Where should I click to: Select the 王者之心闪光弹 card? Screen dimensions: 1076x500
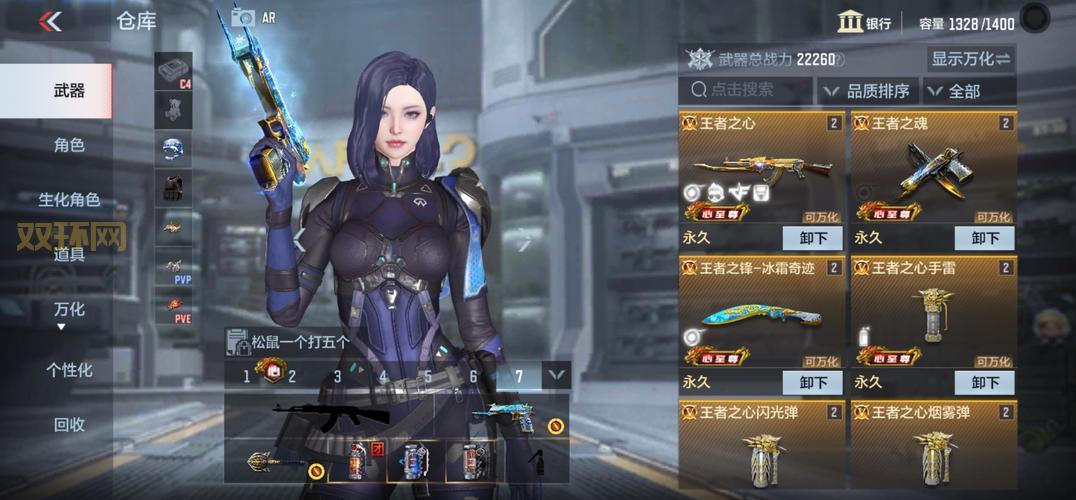(760, 445)
